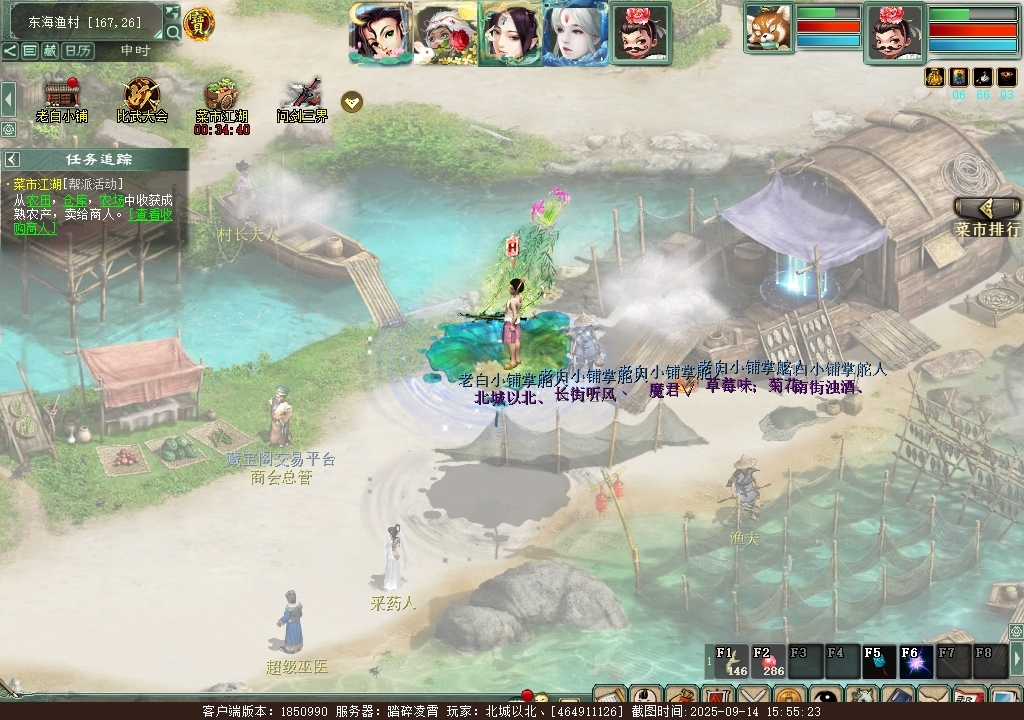Open the 问剑三界 event icon
The image size is (1024, 720).
point(300,96)
